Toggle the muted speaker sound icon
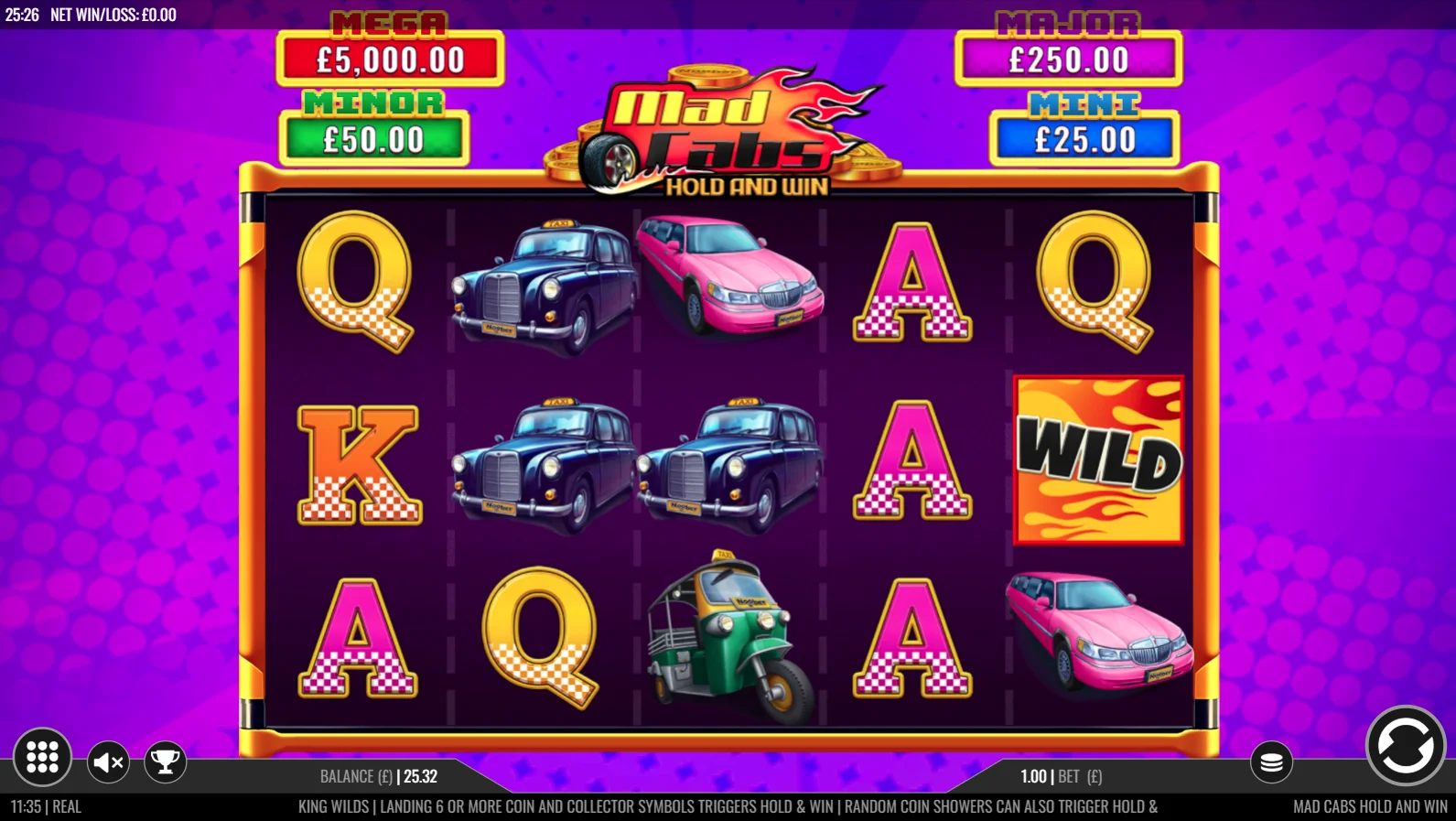 pyautogui.click(x=109, y=762)
